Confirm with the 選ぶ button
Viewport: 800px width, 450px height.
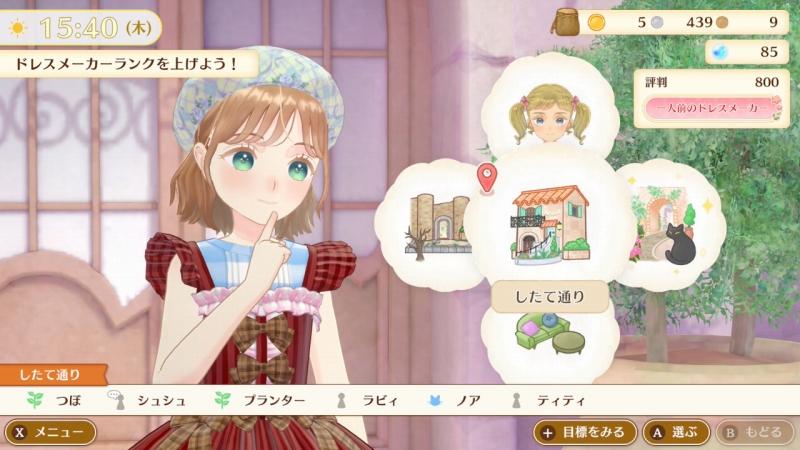pyautogui.click(x=676, y=432)
